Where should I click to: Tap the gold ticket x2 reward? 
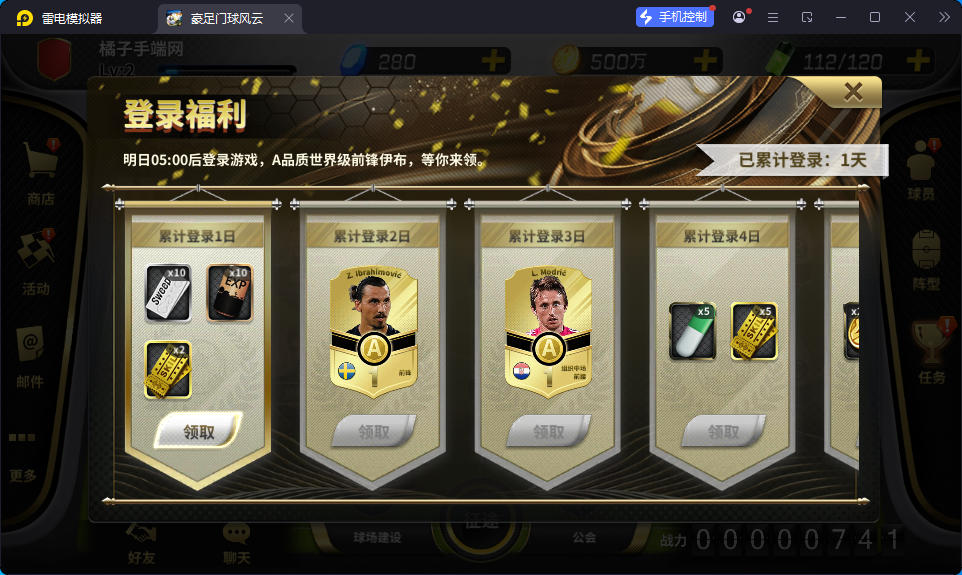[x=167, y=369]
